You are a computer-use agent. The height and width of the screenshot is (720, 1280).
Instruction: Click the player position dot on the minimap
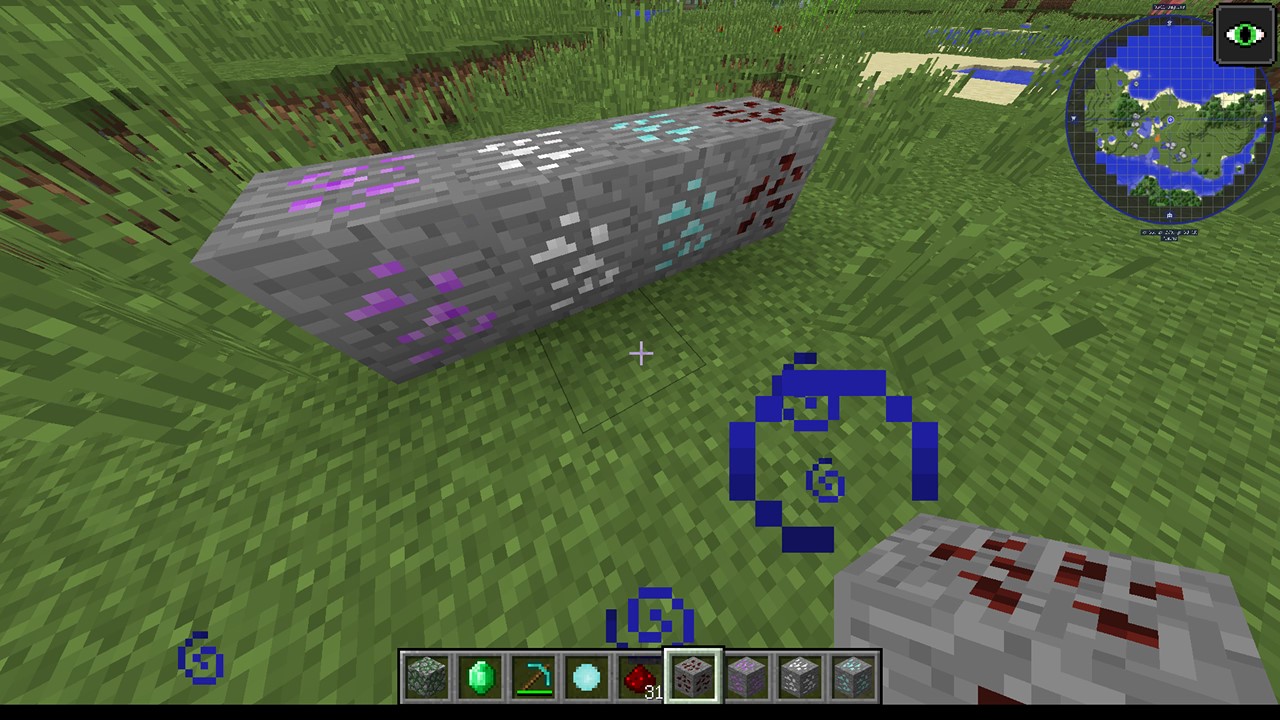(x=1170, y=118)
